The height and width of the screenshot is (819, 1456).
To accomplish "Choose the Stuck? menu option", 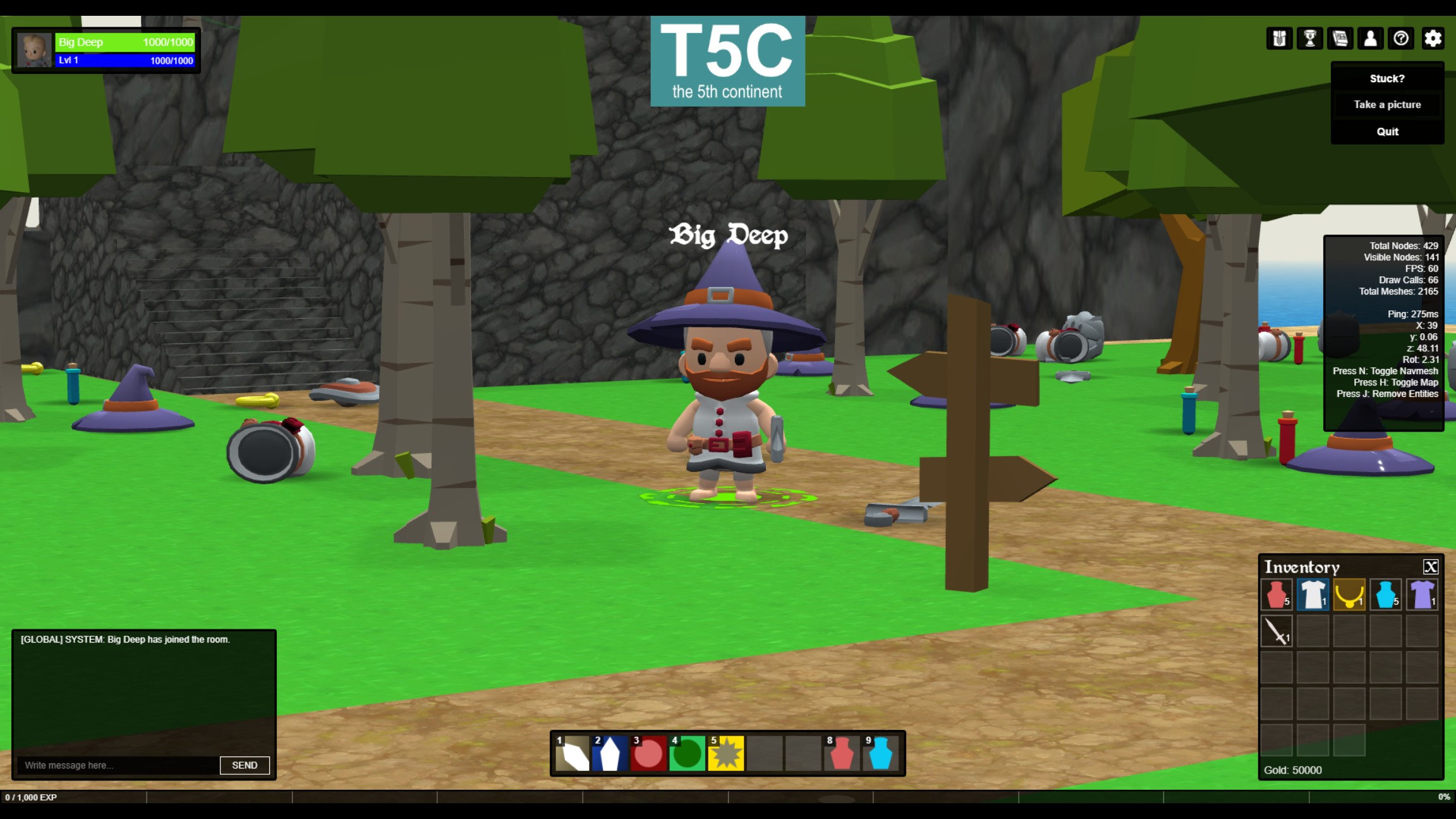I will coord(1387,78).
